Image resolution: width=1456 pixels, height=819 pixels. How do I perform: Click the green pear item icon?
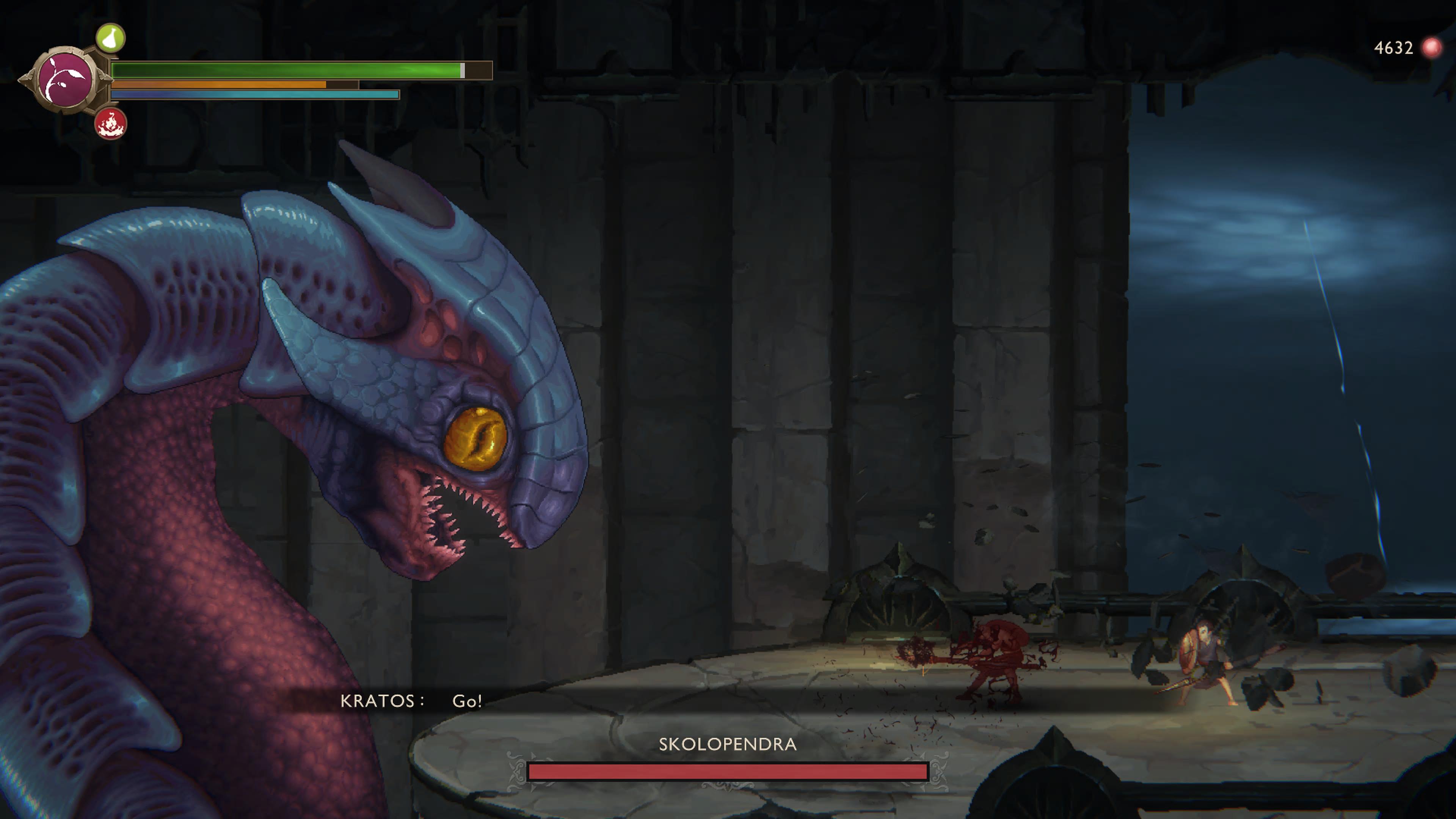click(110, 38)
